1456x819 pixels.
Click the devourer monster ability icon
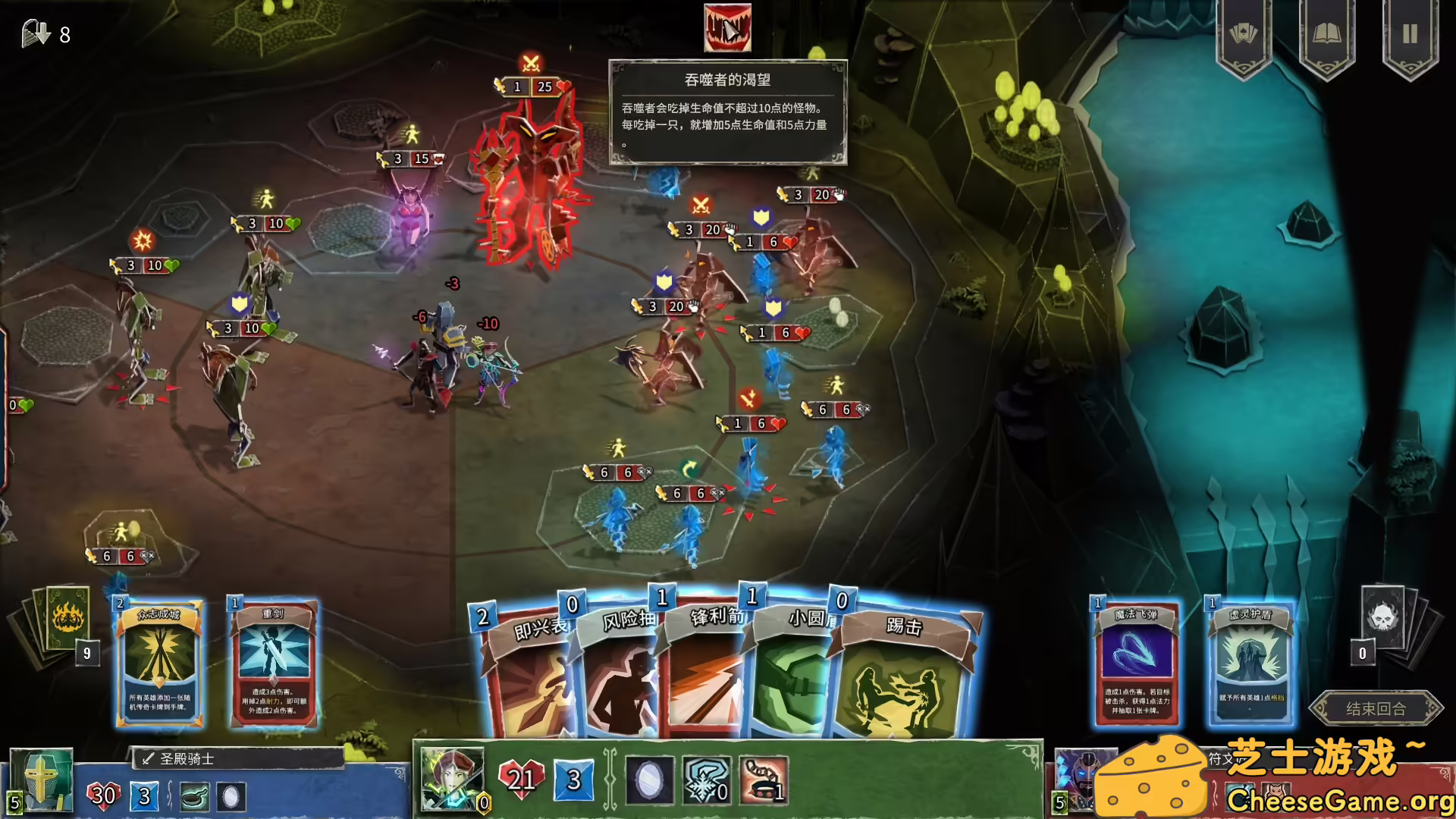tap(727, 28)
